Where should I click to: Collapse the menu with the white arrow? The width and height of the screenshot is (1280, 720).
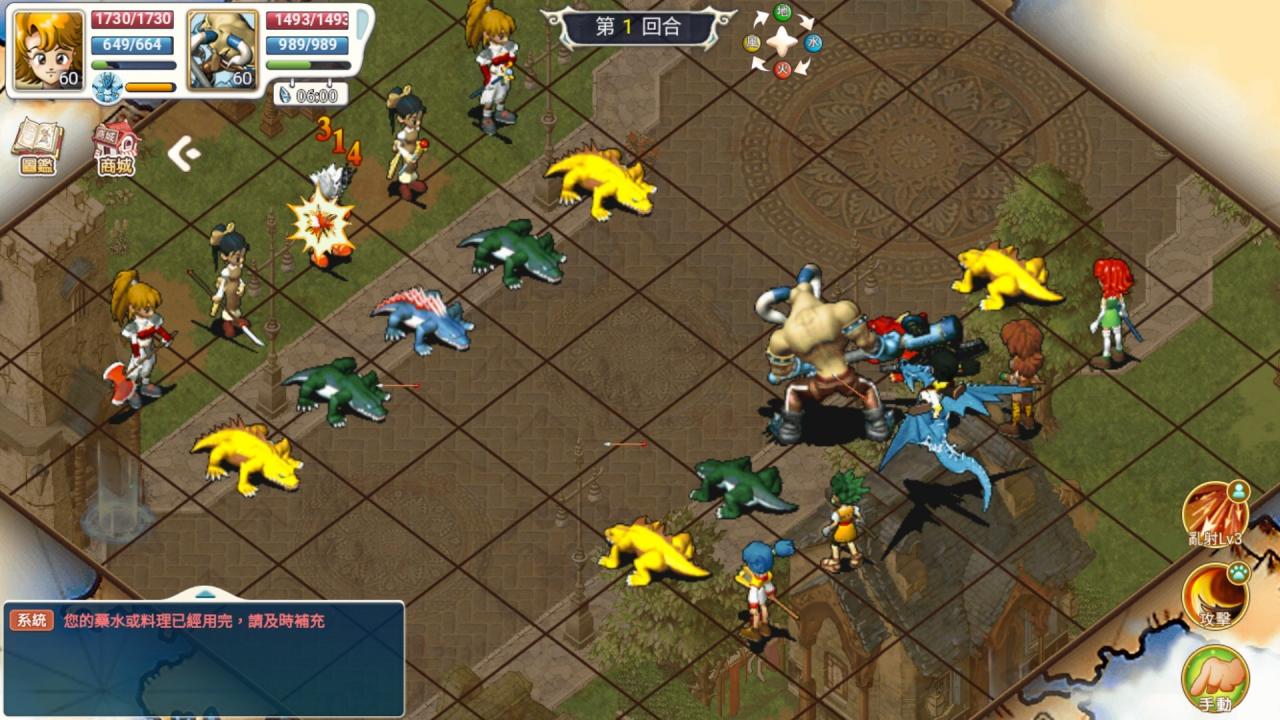pos(183,153)
